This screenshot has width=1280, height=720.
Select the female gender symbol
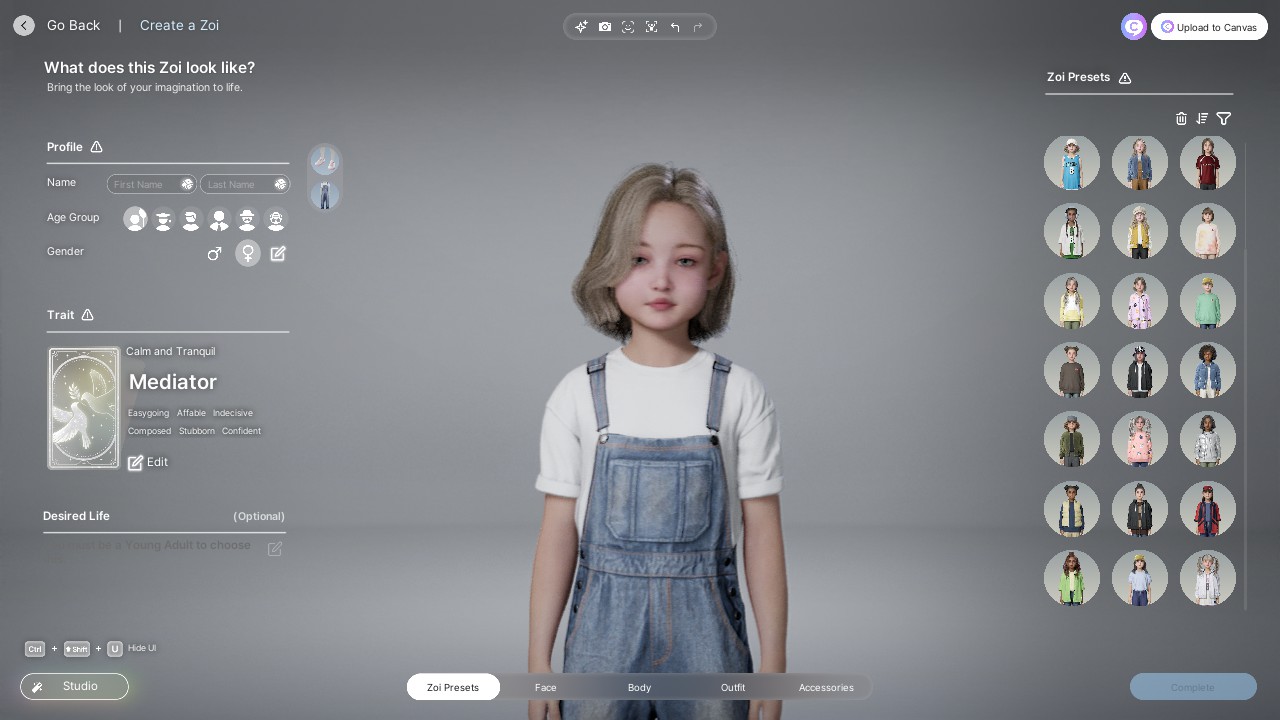(248, 253)
